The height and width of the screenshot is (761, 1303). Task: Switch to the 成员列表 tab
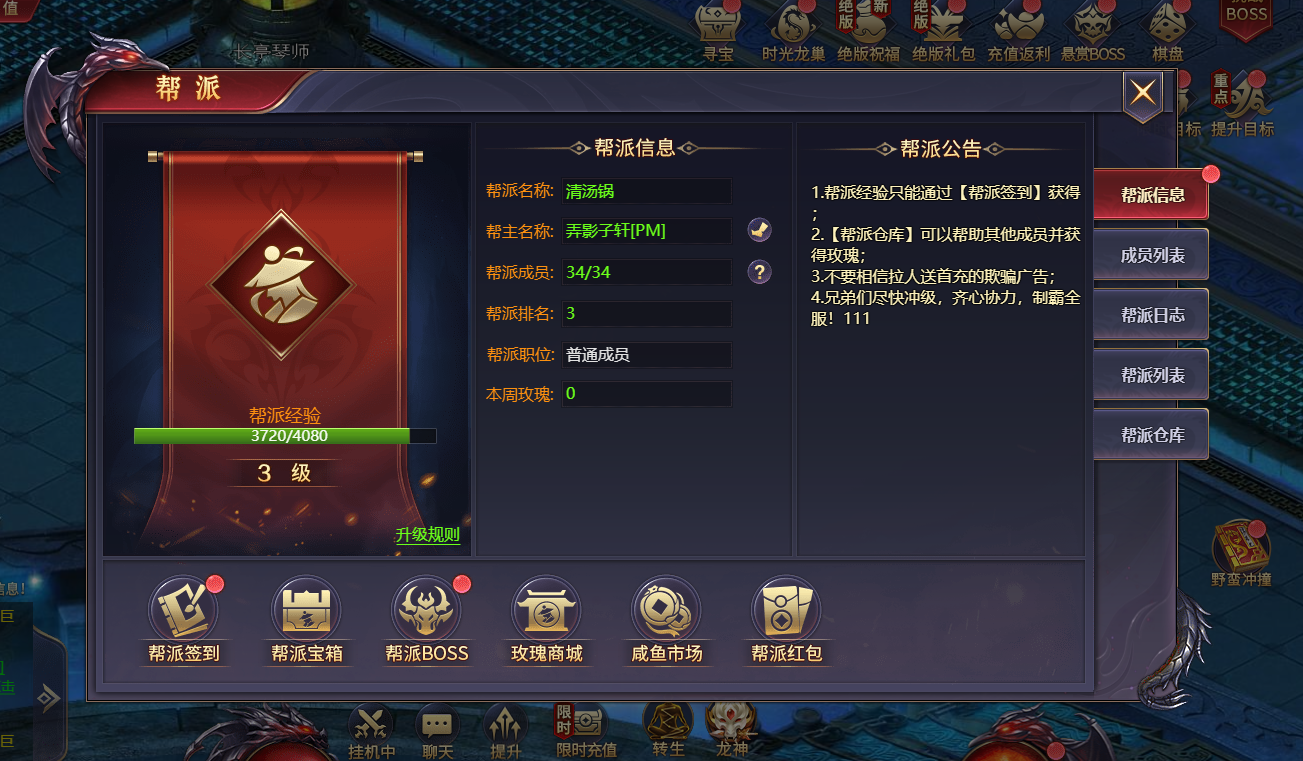pos(1151,255)
